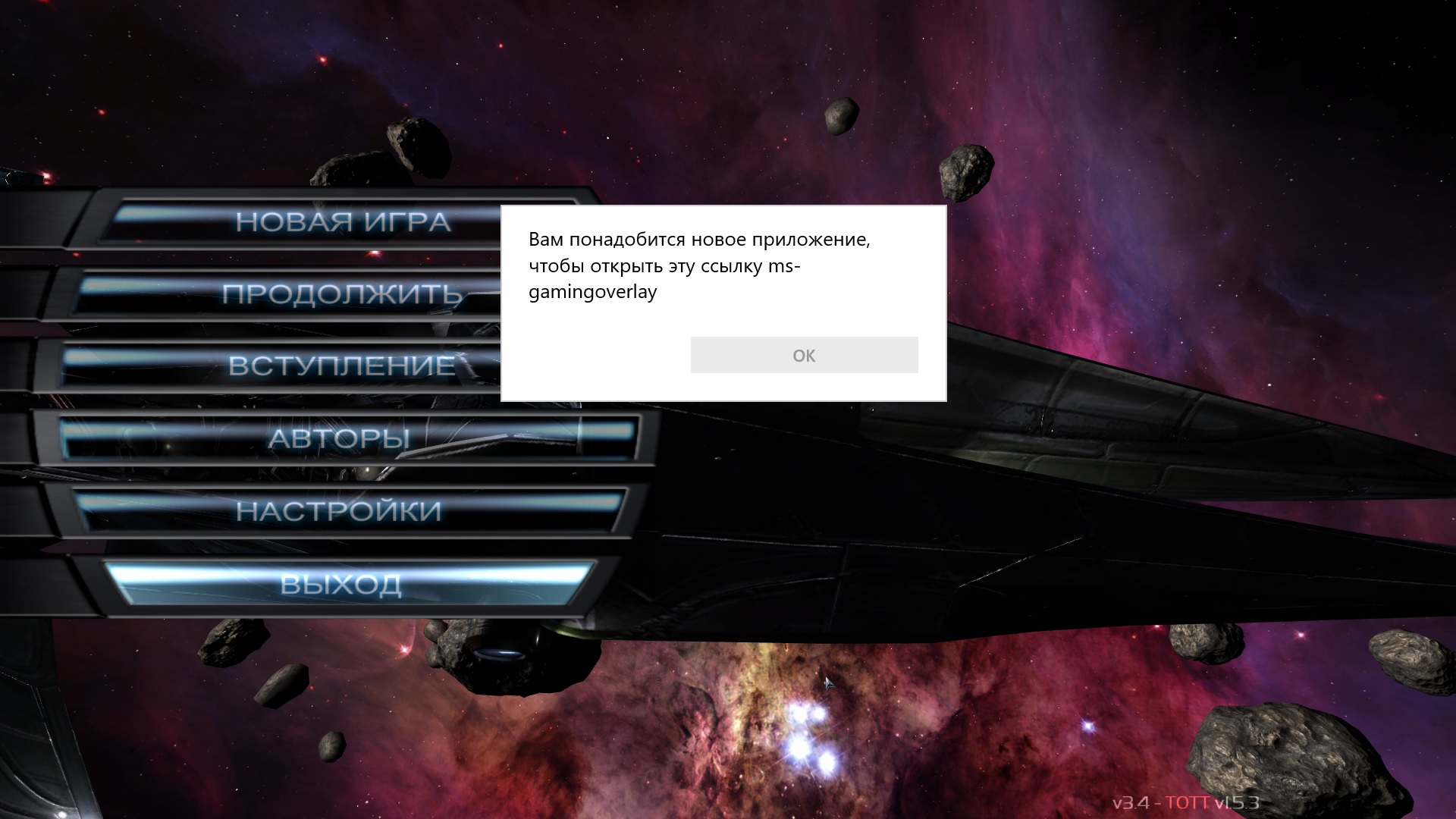Screen dimensions: 1456x819
Task: Open НАСТРОЙКИ settings menu
Action: point(339,511)
